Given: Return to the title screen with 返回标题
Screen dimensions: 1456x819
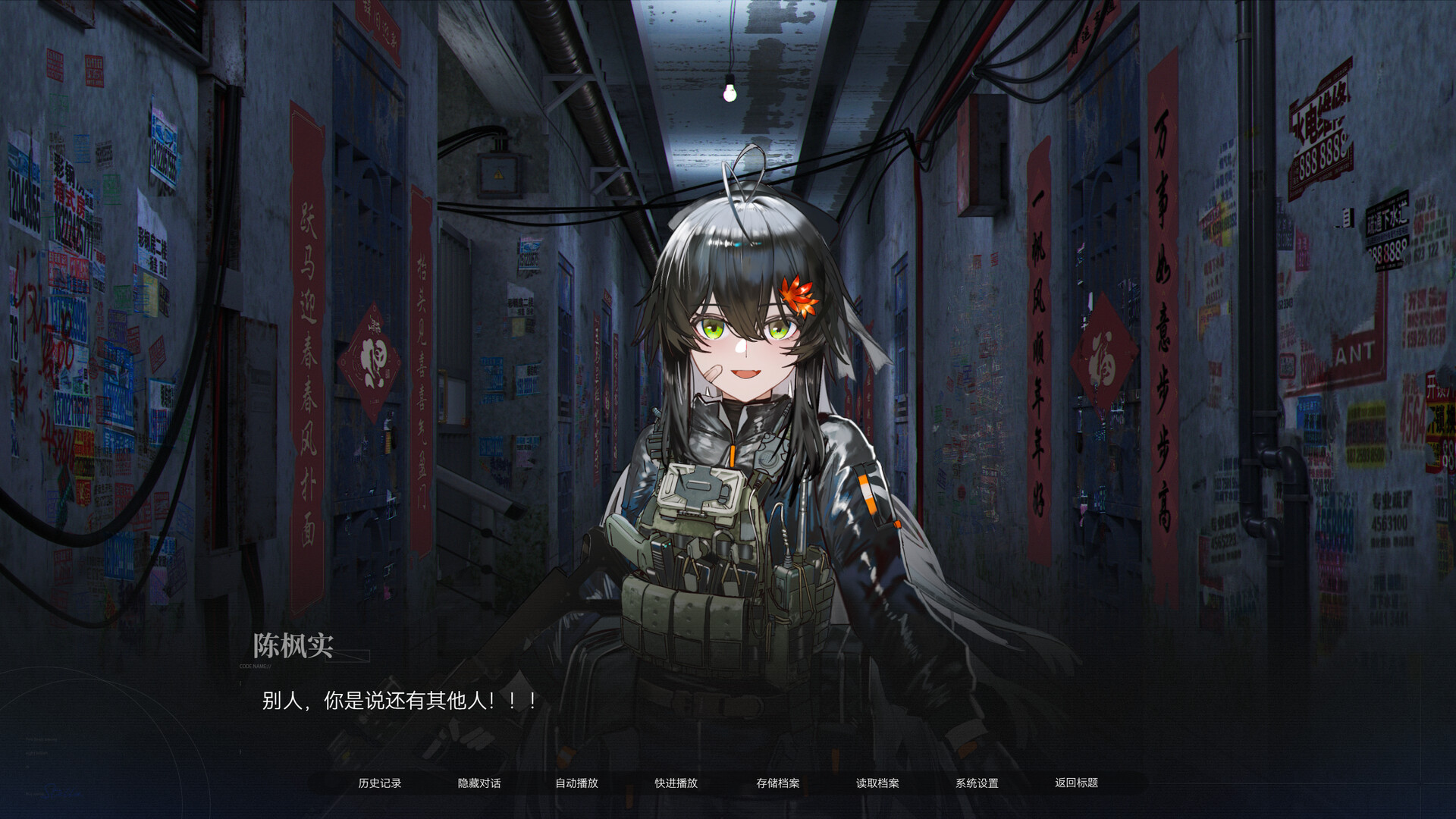Looking at the screenshot, I should point(1077,783).
